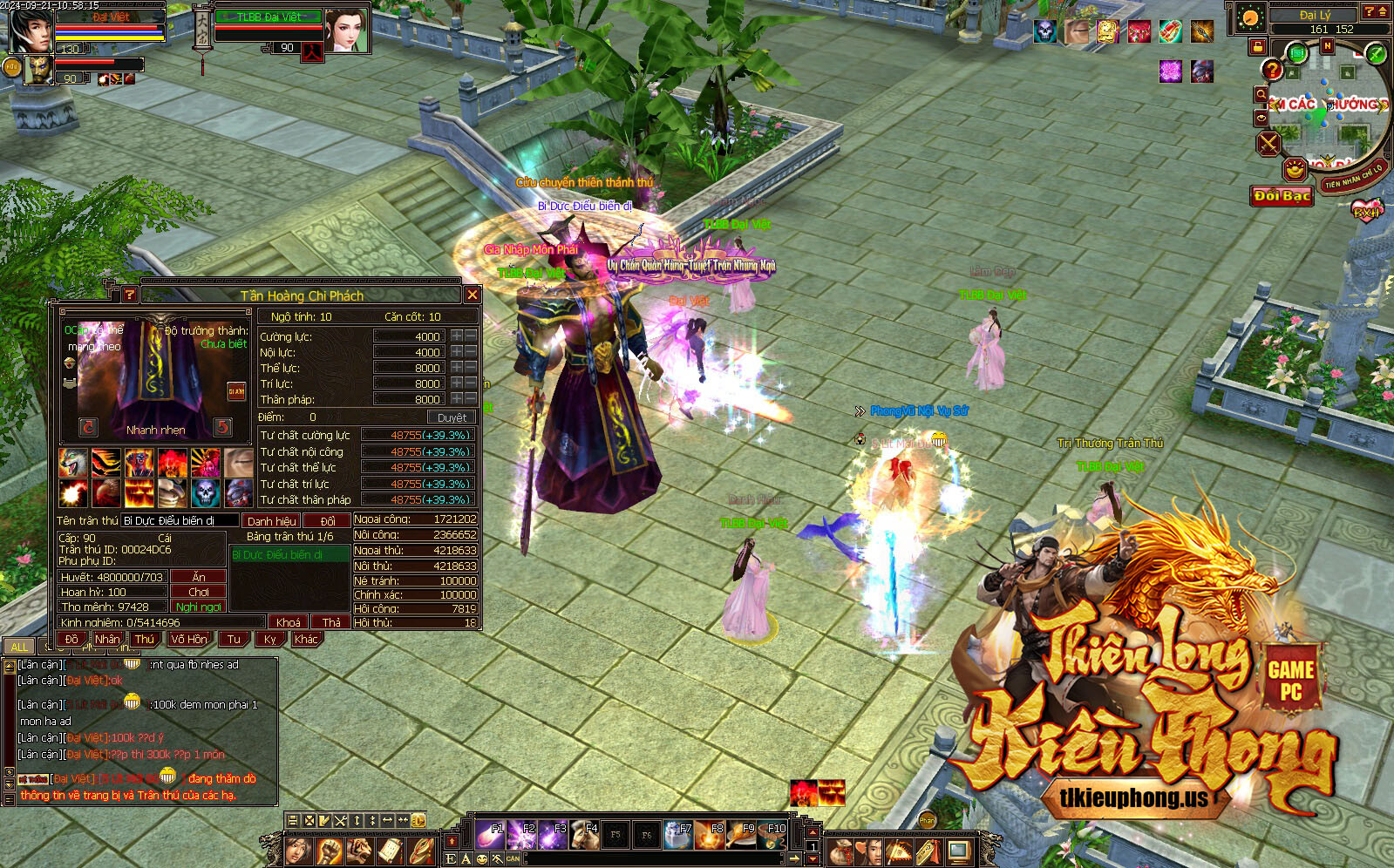
Task: Click the Đổi Bạc button
Action: click(1282, 195)
